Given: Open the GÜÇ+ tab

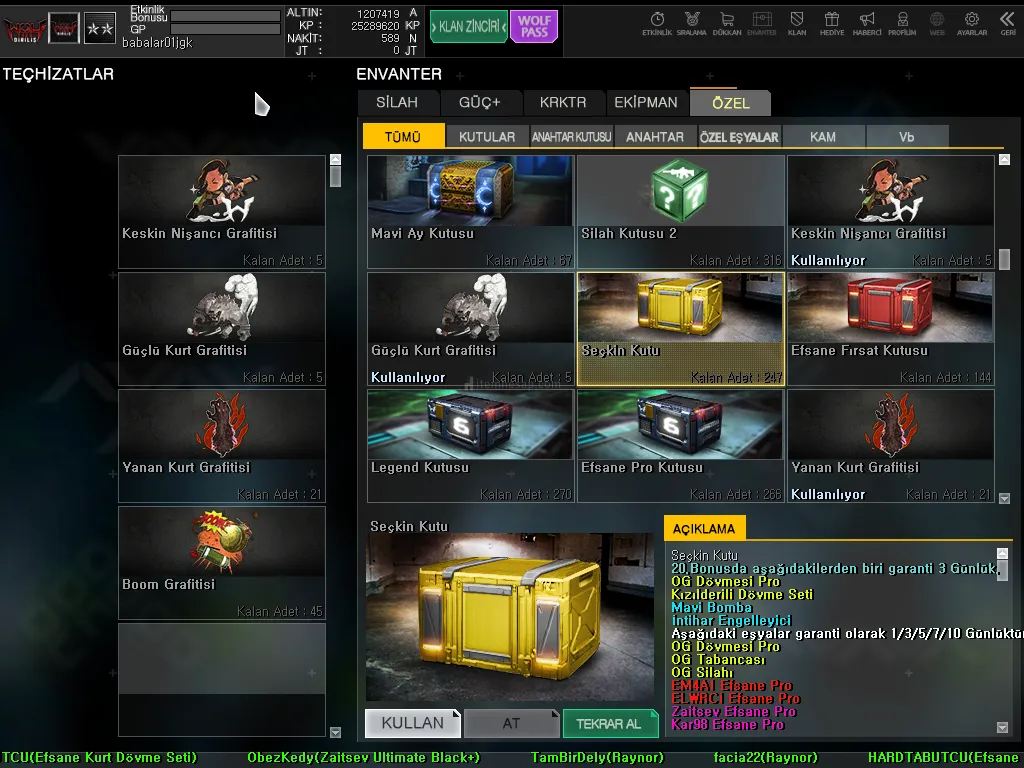Looking at the screenshot, I should (x=479, y=102).
